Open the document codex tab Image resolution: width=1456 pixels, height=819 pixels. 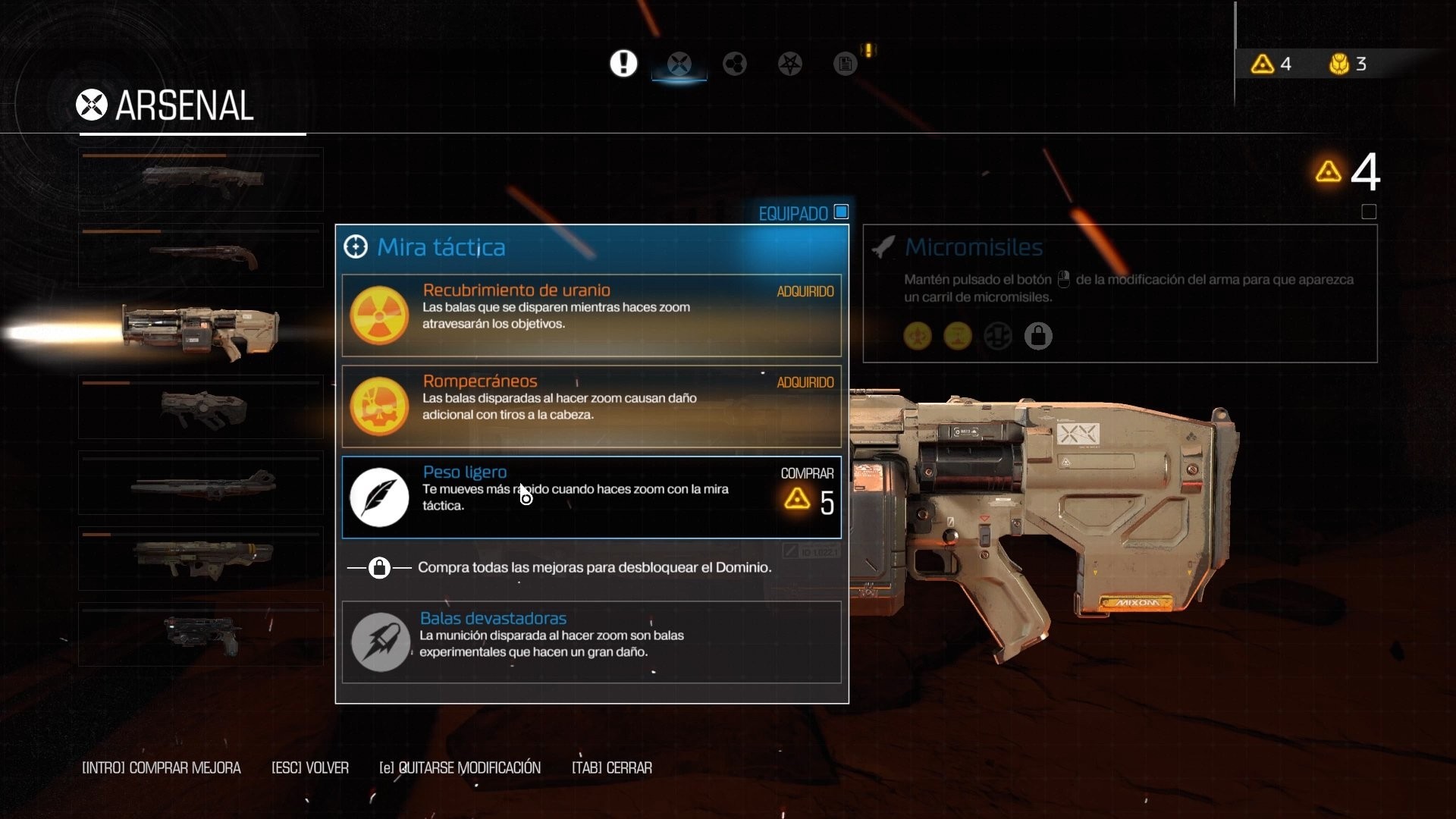coord(845,64)
